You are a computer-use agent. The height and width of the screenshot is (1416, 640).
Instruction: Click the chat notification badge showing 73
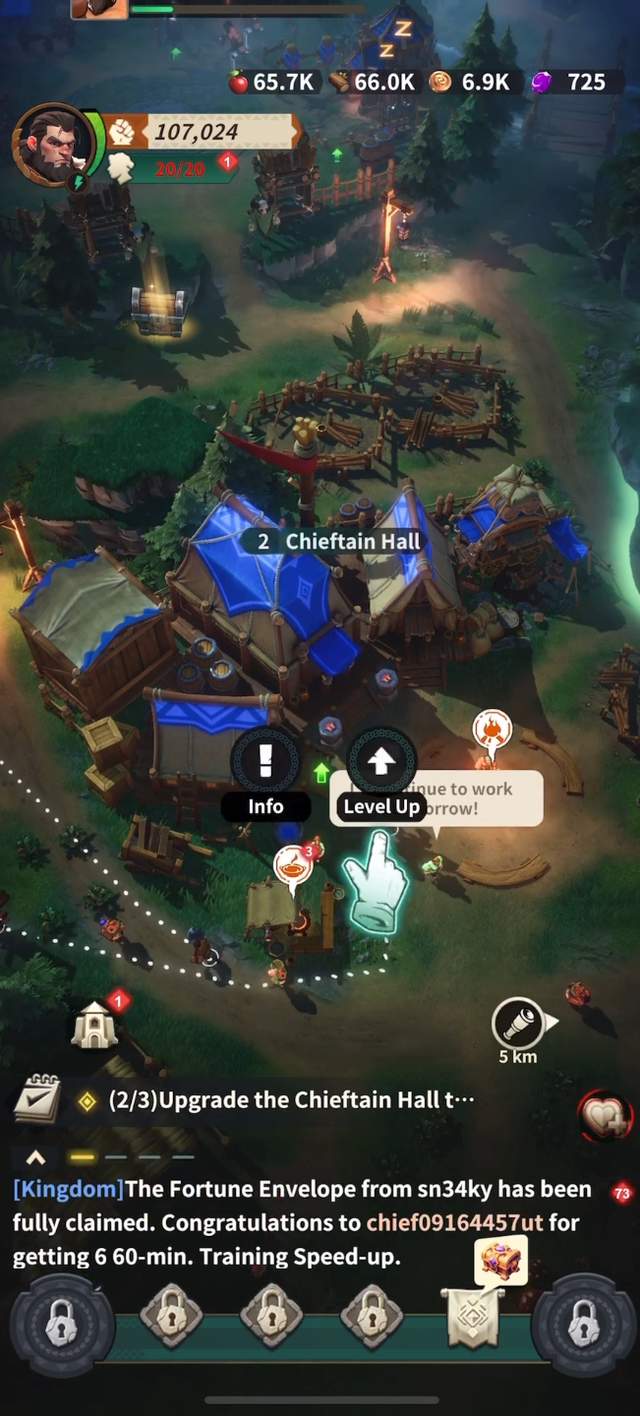pos(622,1192)
